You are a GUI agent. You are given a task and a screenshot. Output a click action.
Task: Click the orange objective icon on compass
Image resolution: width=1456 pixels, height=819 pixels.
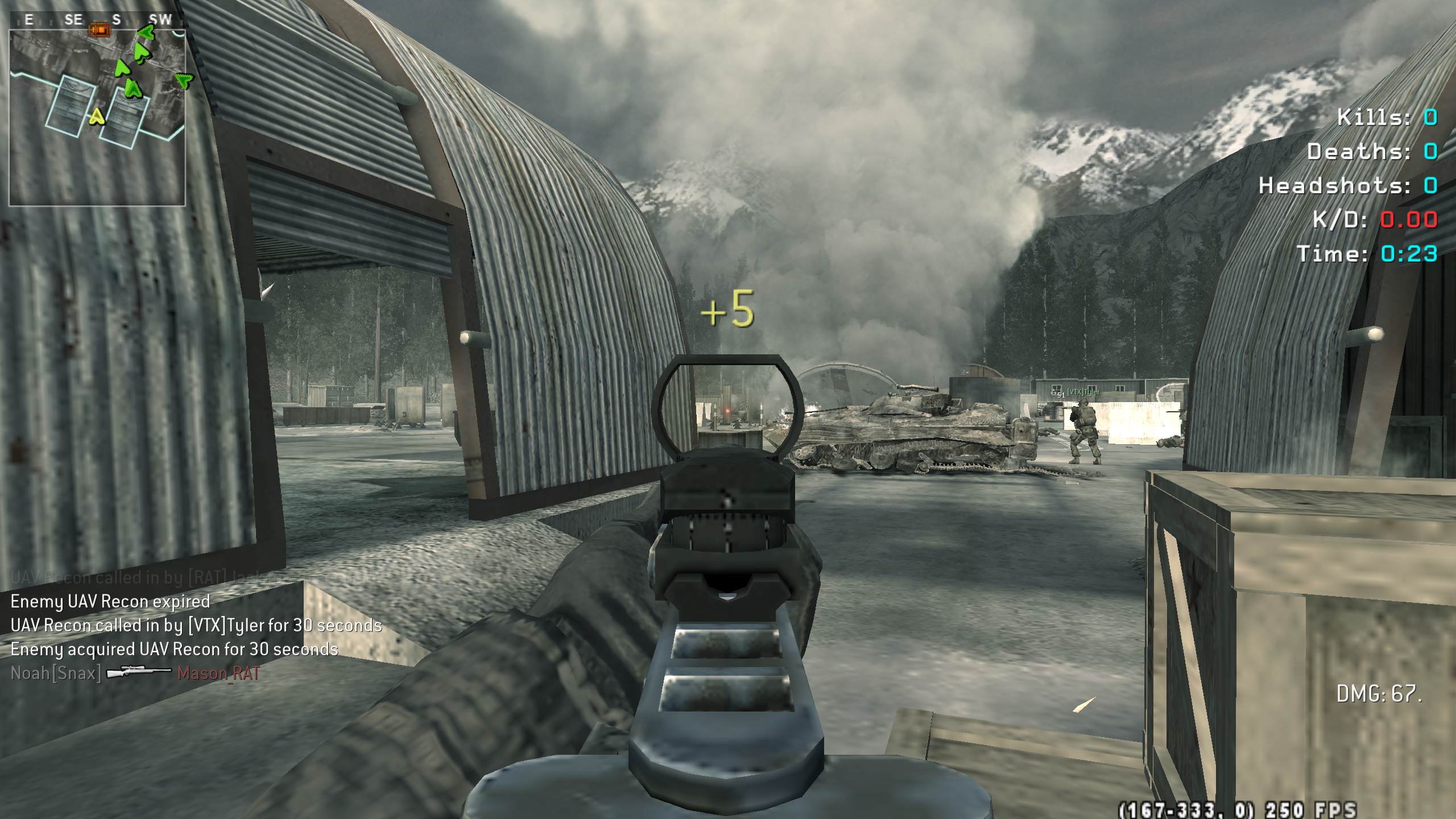pos(100,29)
